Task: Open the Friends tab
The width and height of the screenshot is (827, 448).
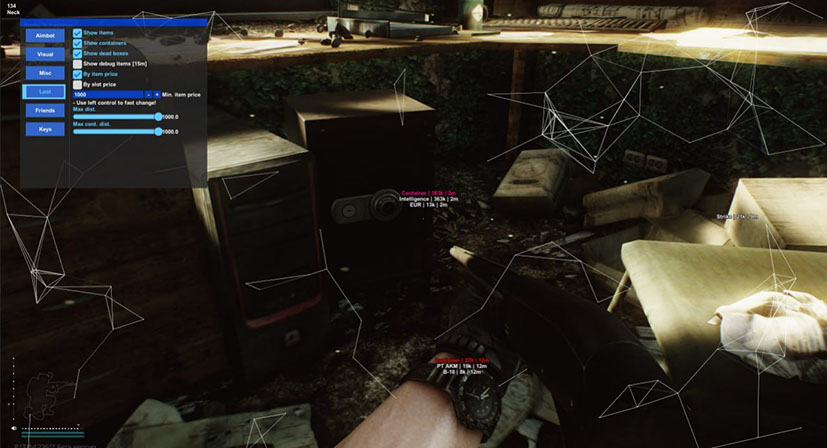Action: 44,110
